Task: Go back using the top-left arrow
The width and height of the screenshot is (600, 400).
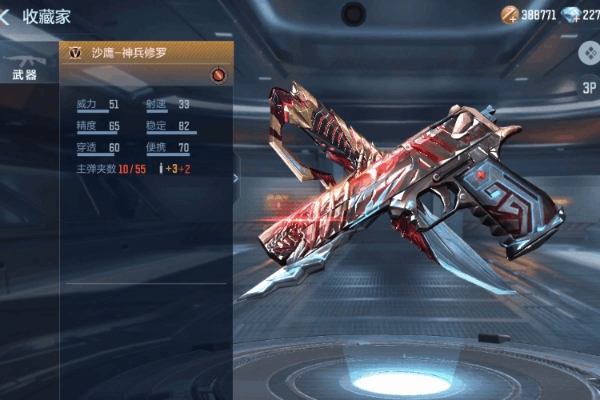Action: click(6, 16)
